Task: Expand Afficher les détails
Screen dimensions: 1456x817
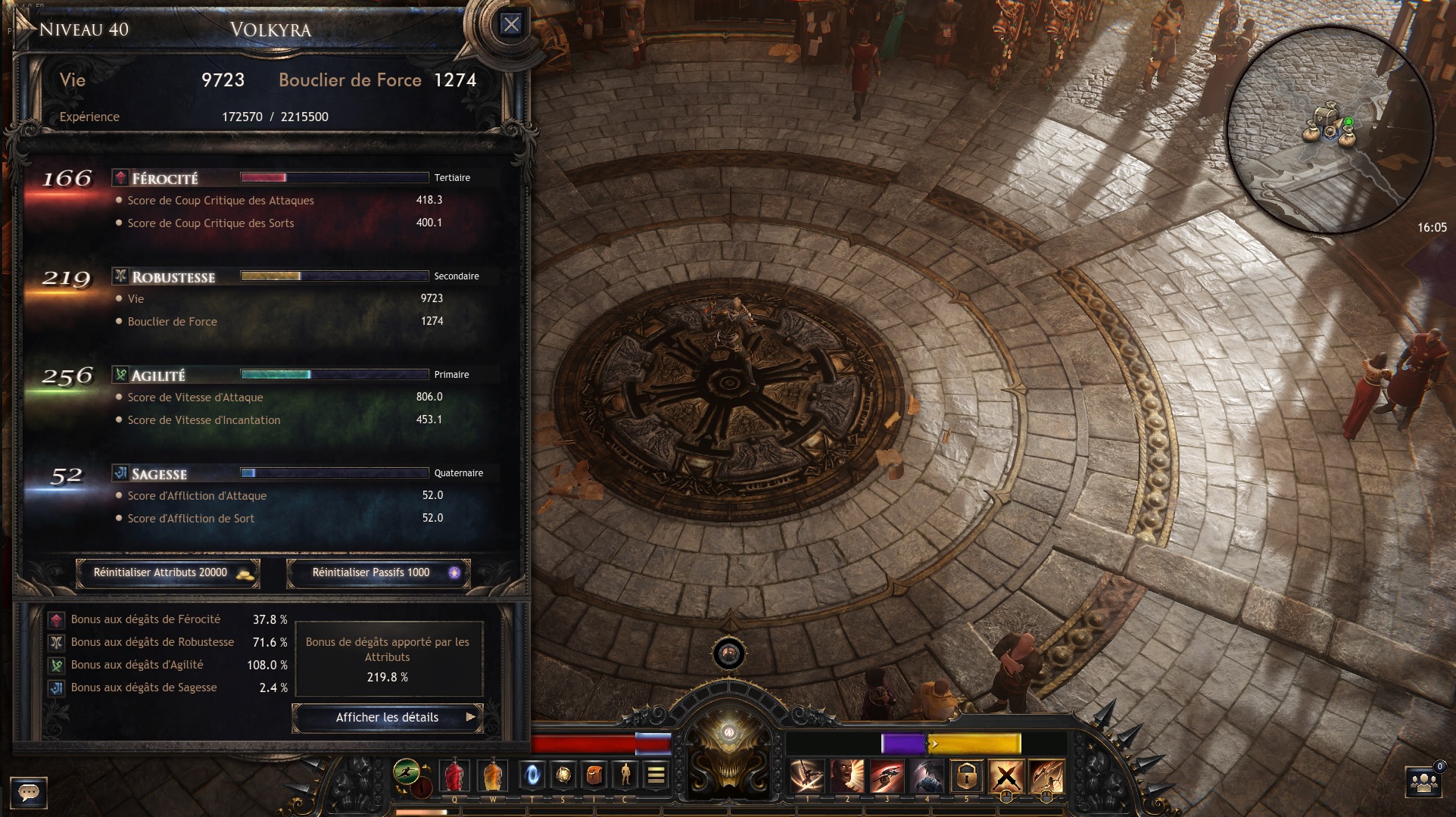Action: coord(387,717)
